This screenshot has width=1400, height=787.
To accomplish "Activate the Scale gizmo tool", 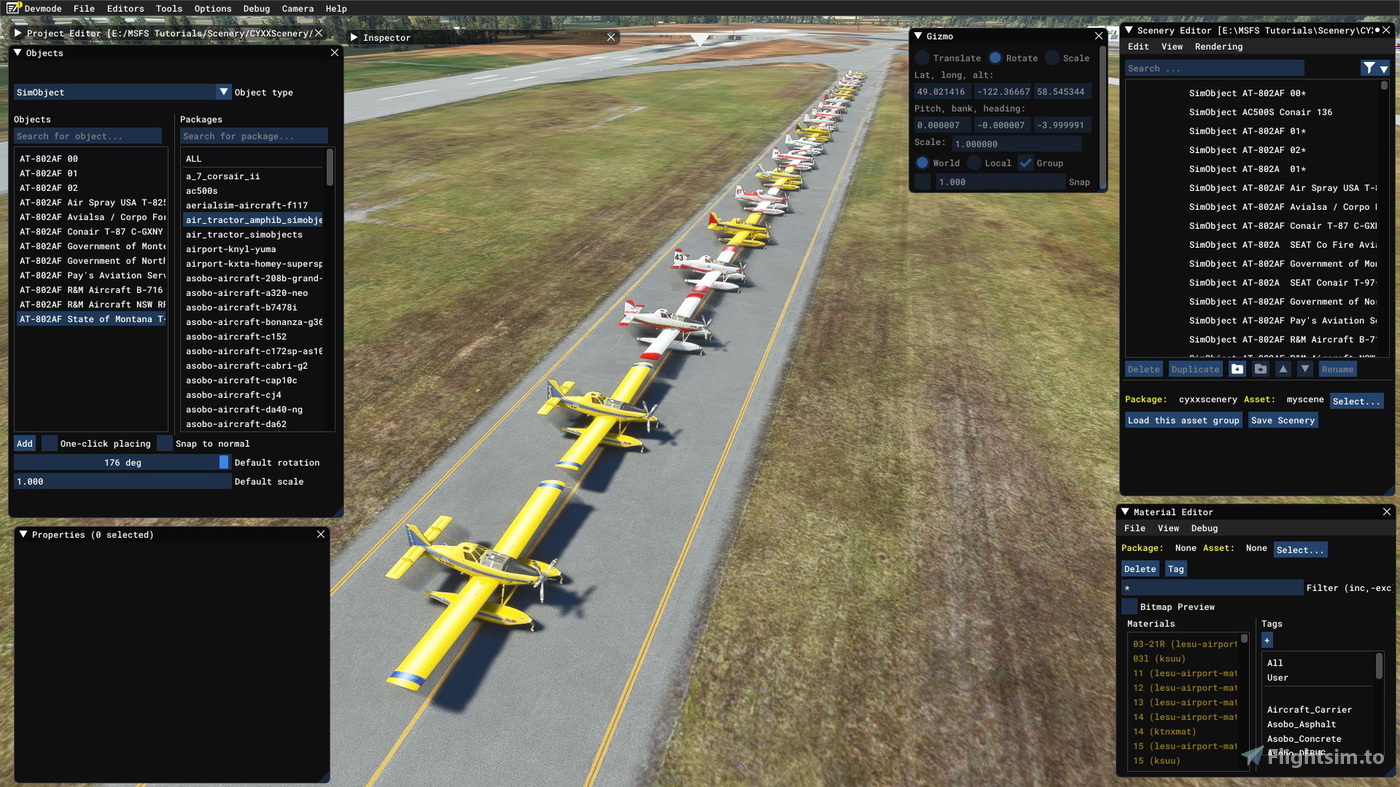I will coord(1053,57).
